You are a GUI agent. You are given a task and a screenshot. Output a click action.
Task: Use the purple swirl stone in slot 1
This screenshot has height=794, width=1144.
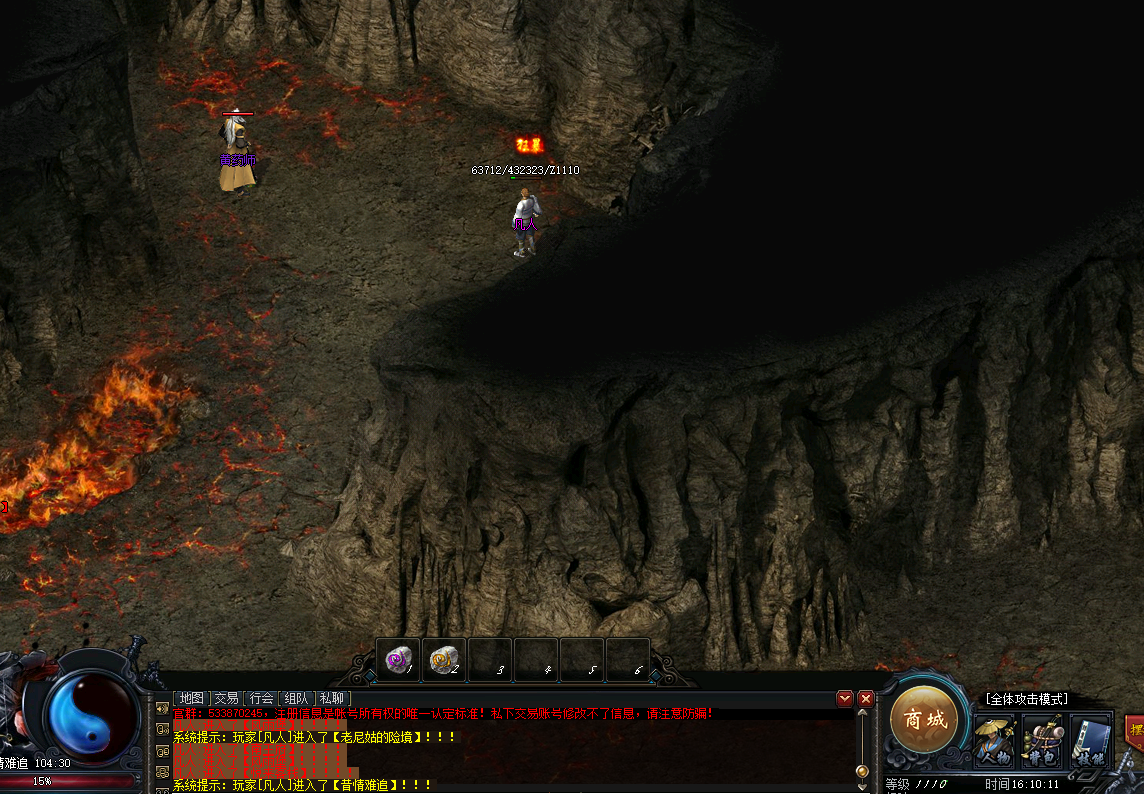click(398, 660)
